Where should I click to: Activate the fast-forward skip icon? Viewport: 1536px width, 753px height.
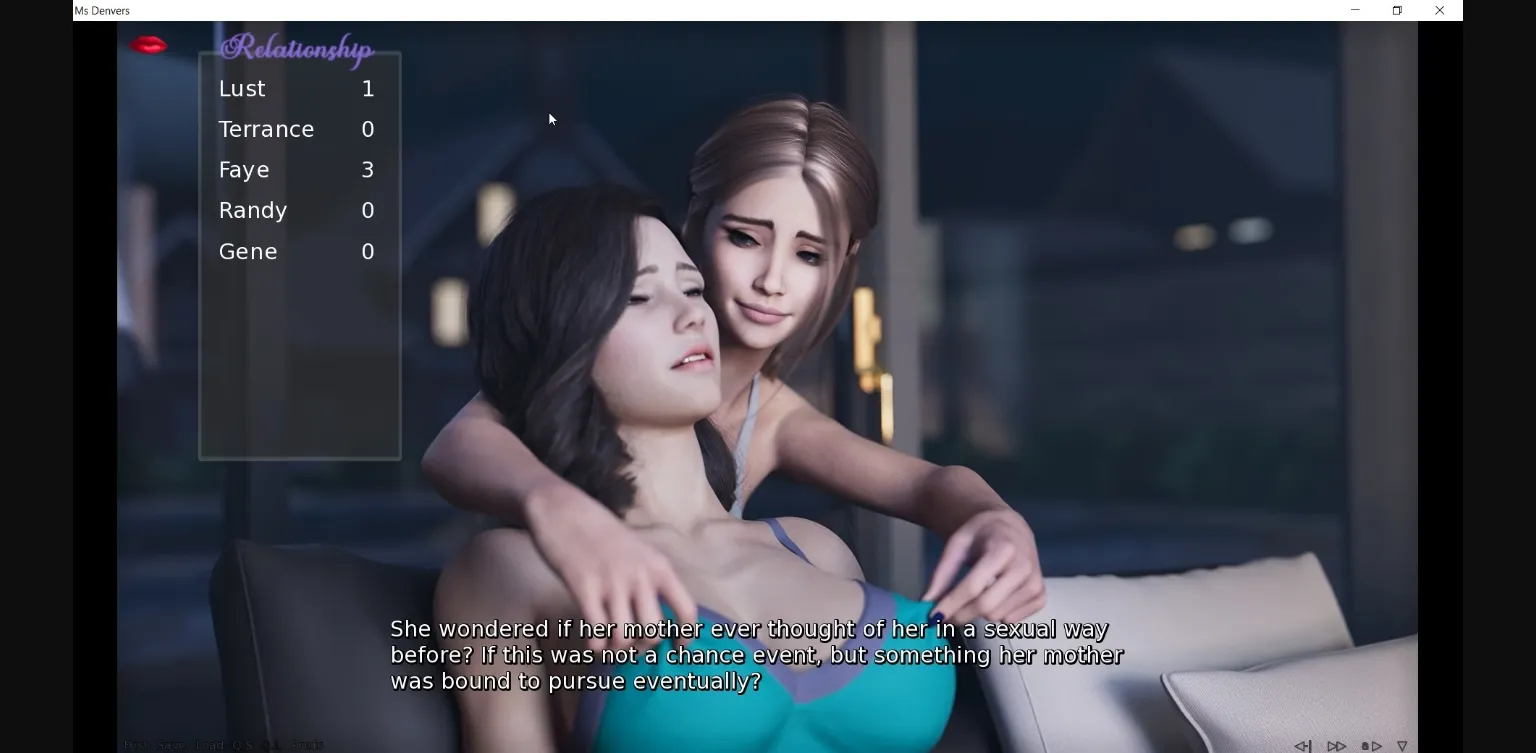click(1337, 745)
